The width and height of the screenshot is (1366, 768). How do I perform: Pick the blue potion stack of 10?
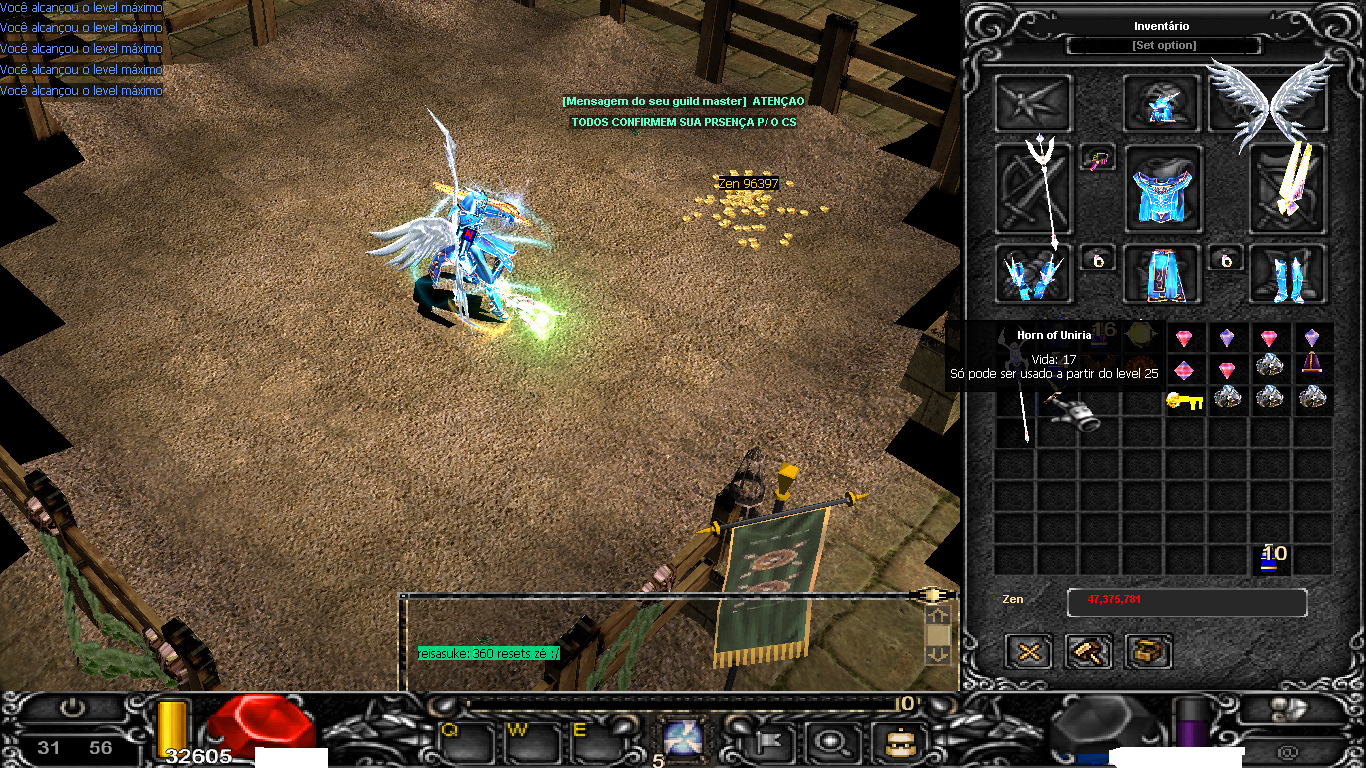(1270, 559)
